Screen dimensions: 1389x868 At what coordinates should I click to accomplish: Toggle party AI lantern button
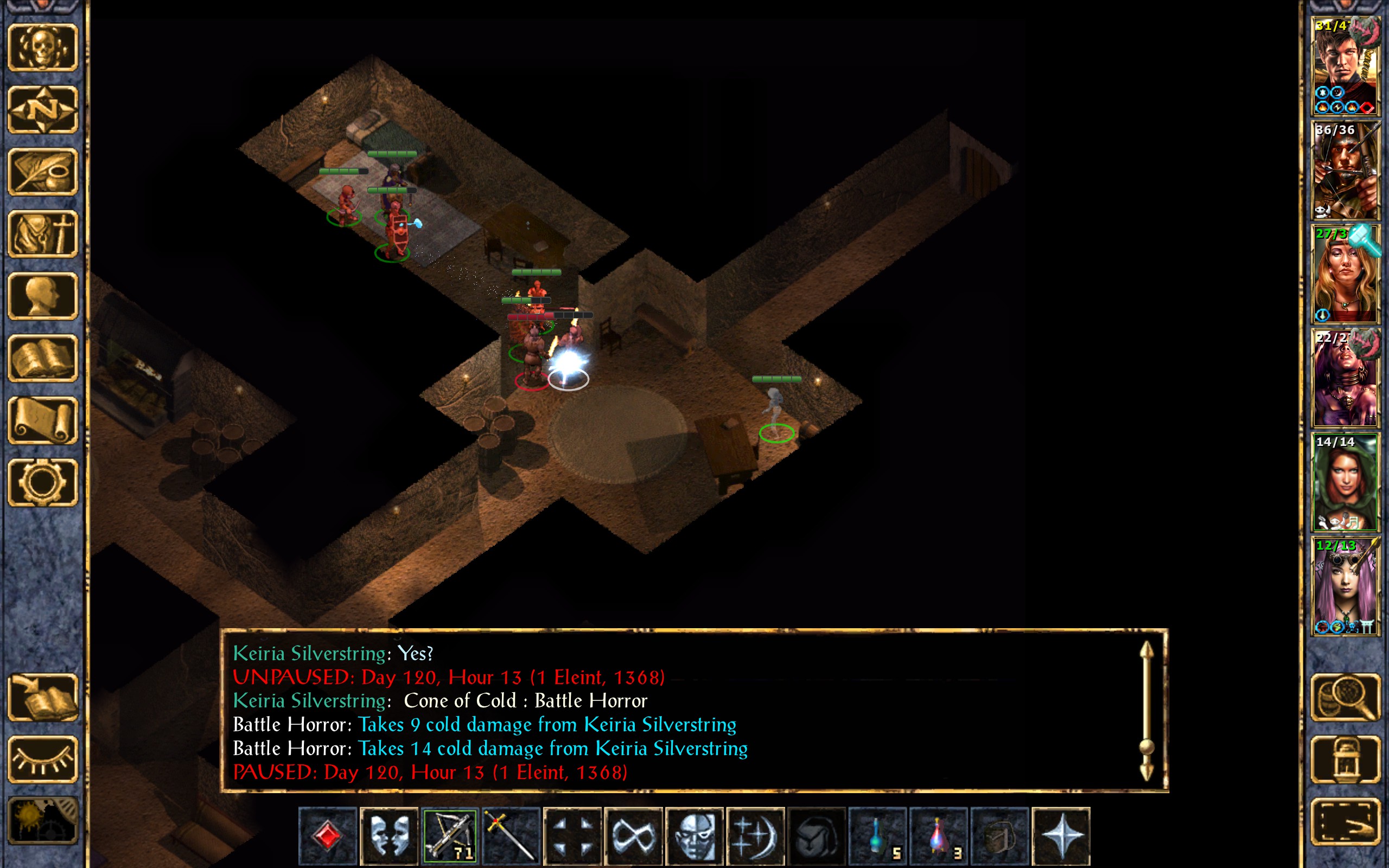pyautogui.click(x=1346, y=759)
